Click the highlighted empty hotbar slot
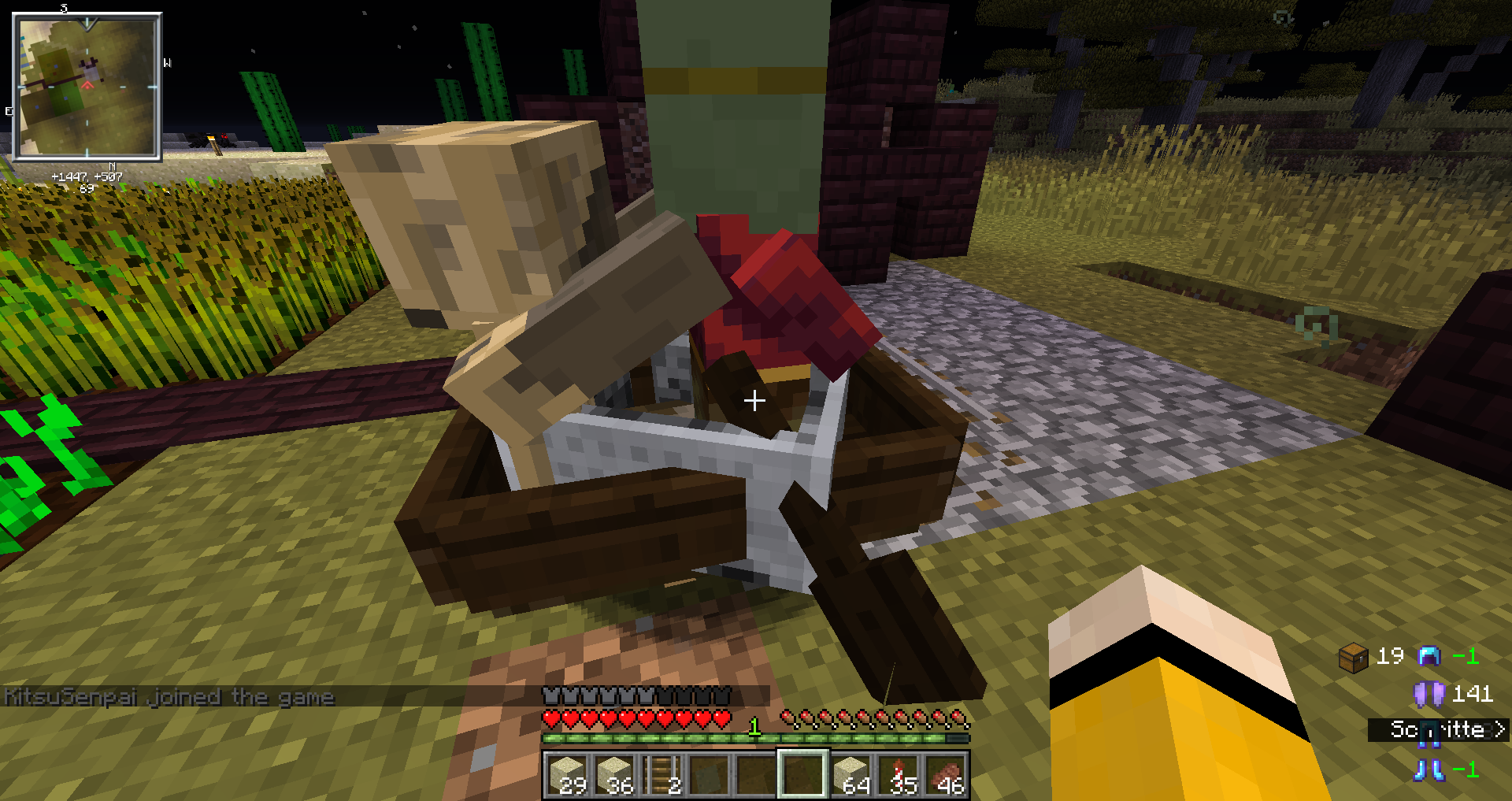 803,773
